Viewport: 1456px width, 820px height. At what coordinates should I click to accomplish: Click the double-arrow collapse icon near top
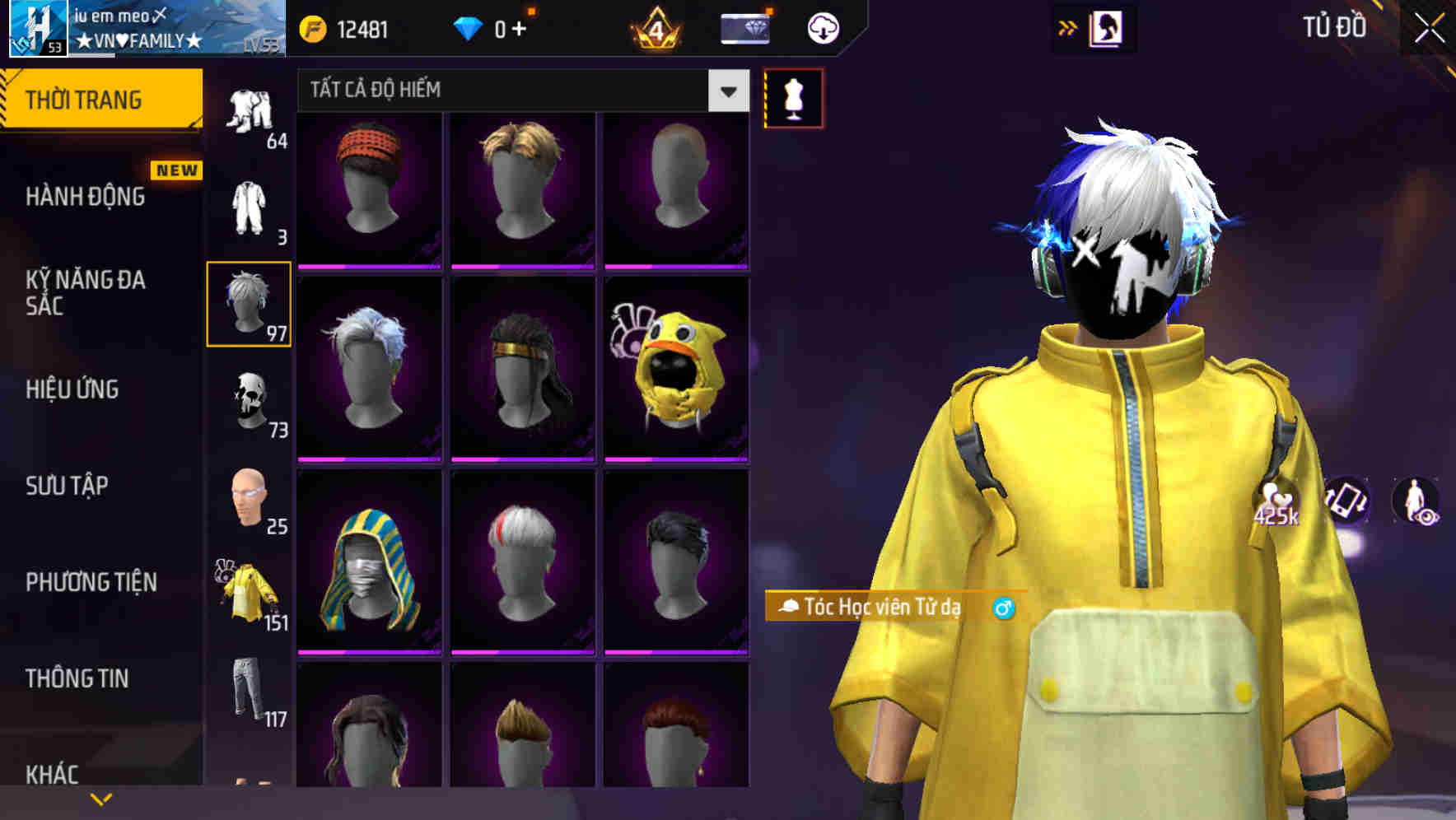(1067, 27)
